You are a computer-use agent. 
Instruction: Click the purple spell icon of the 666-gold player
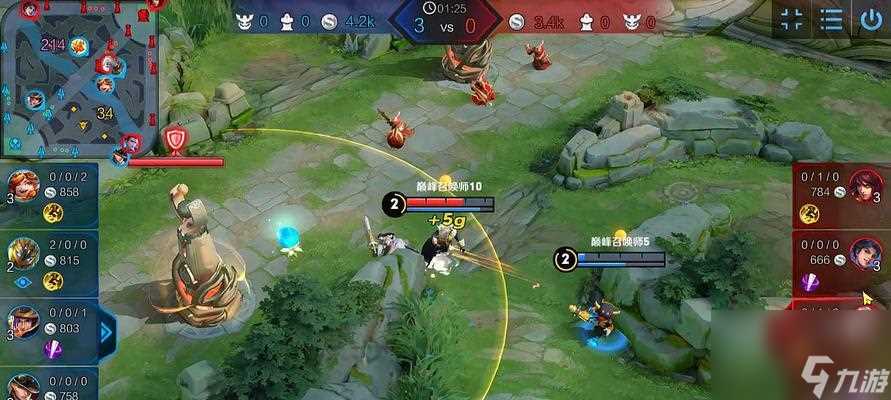[809, 282]
